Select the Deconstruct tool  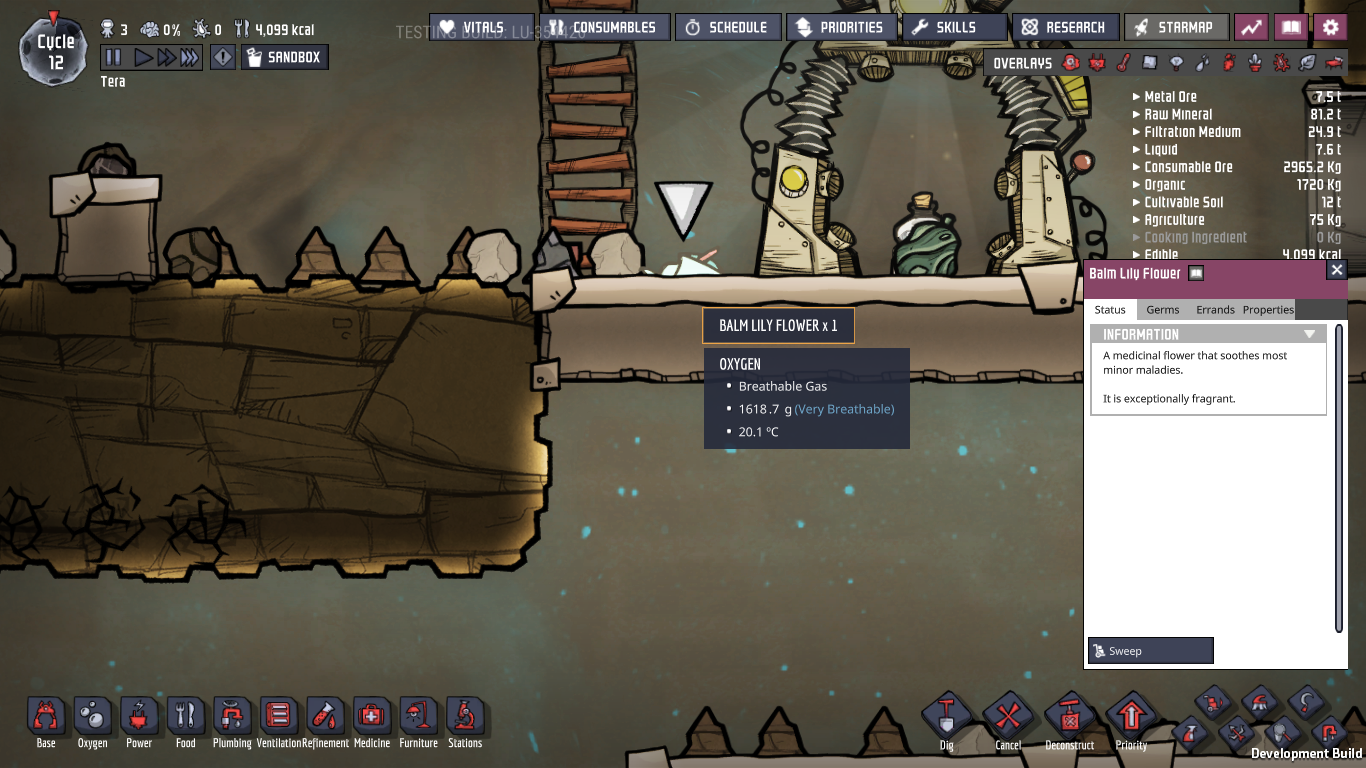pyautogui.click(x=1069, y=717)
